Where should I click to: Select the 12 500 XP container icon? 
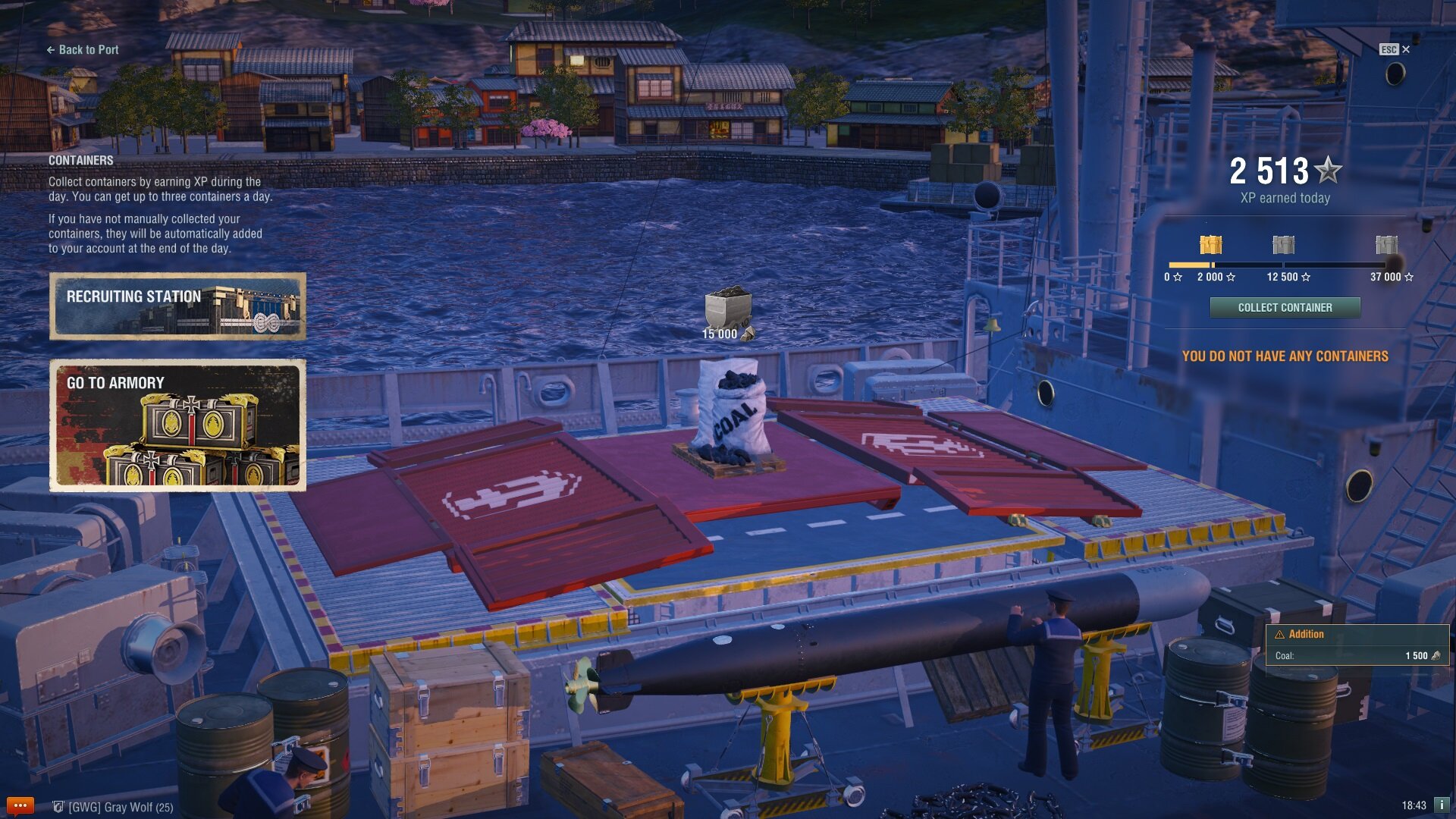[1283, 245]
